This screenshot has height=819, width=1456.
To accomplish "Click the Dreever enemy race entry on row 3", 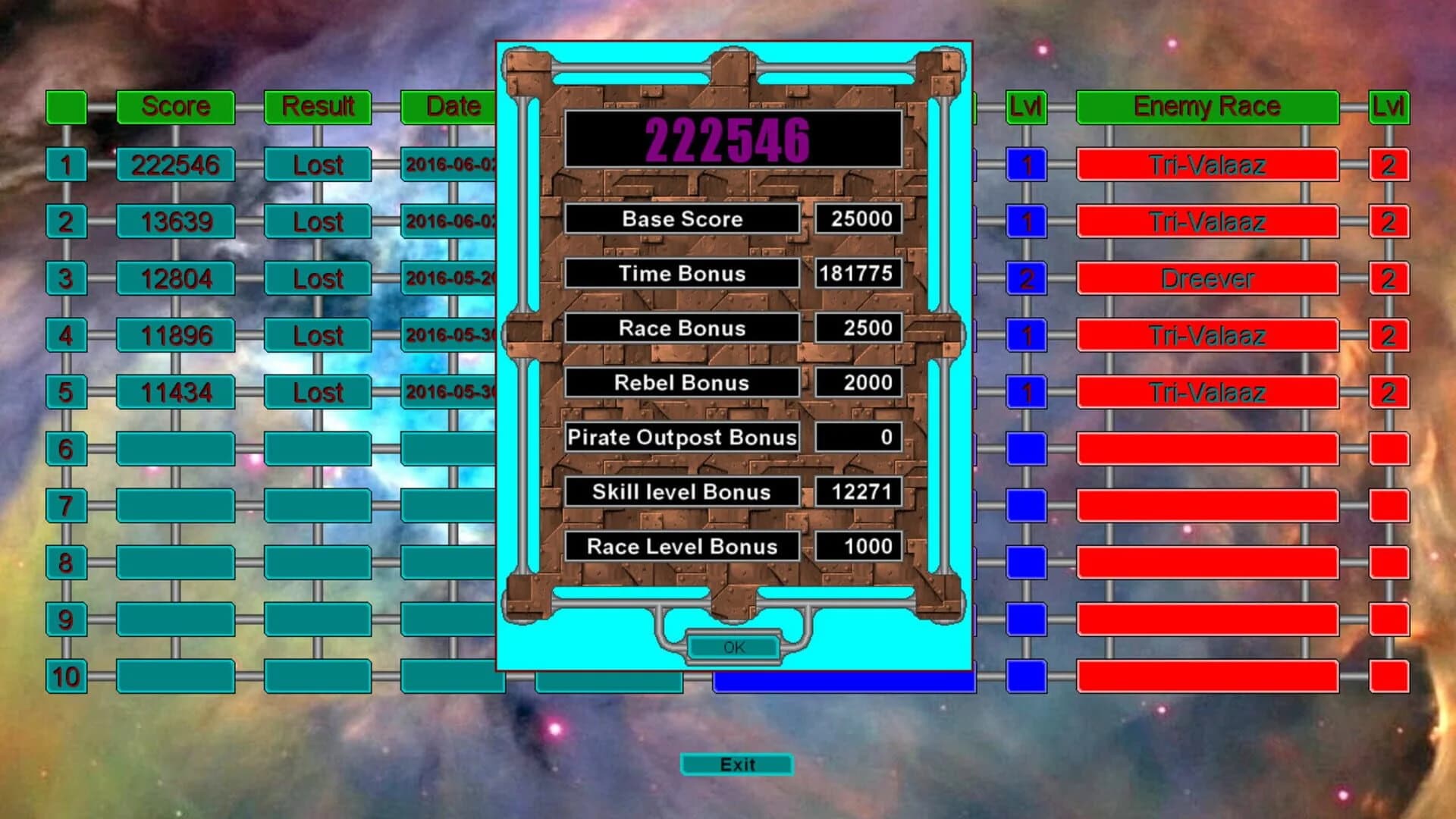I will click(x=1206, y=278).
